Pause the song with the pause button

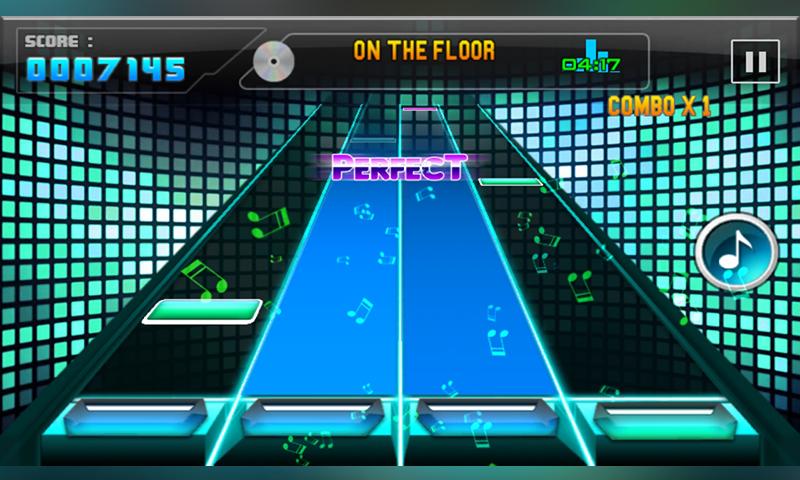pos(755,62)
